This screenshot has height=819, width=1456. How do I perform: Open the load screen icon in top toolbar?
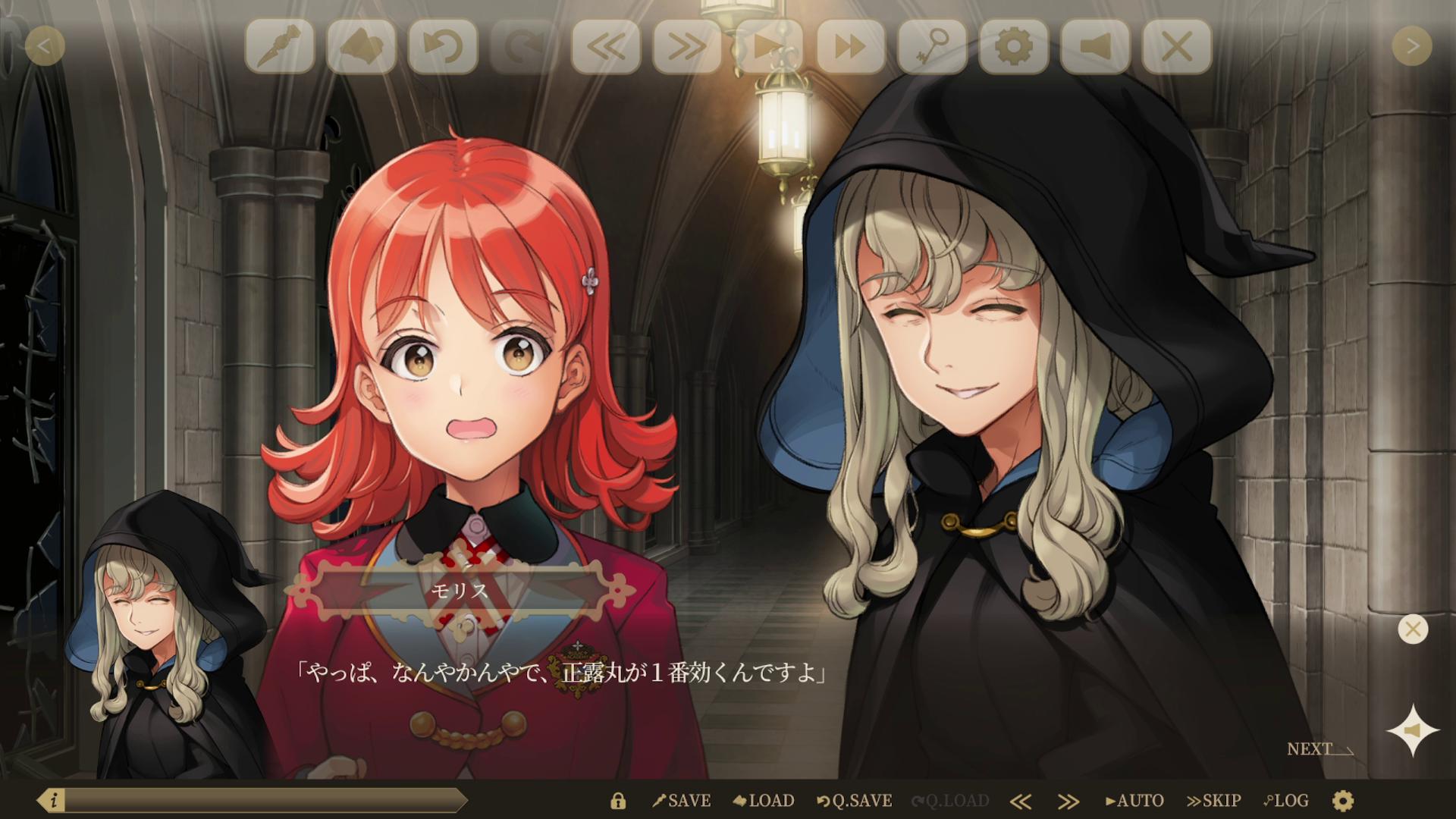pyautogui.click(x=362, y=45)
